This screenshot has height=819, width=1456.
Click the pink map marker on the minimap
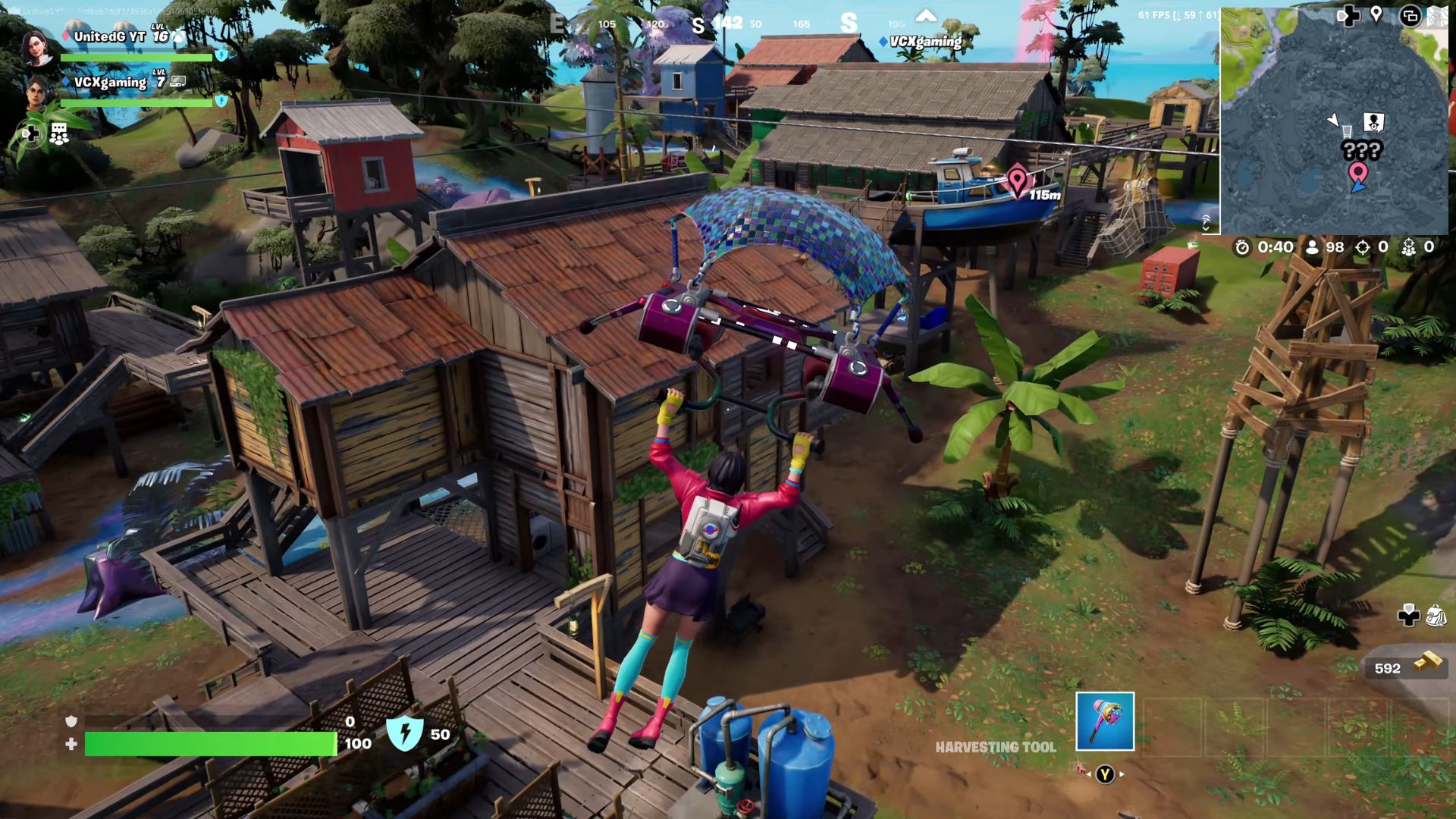tap(1357, 173)
